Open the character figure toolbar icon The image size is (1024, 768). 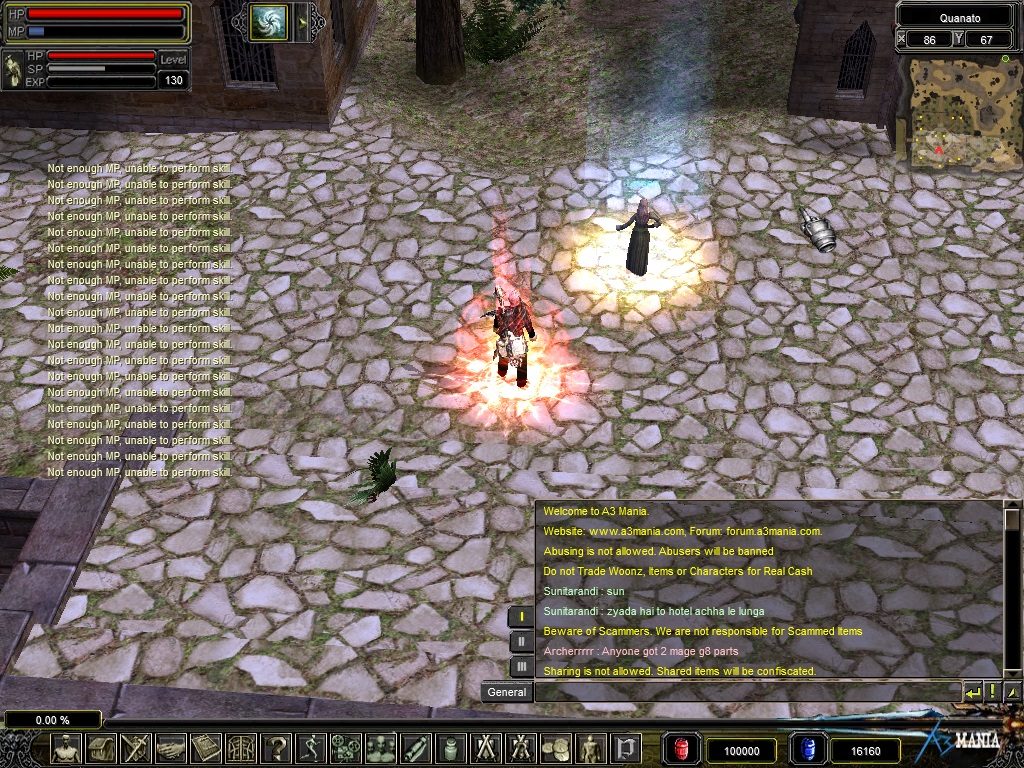(x=67, y=749)
